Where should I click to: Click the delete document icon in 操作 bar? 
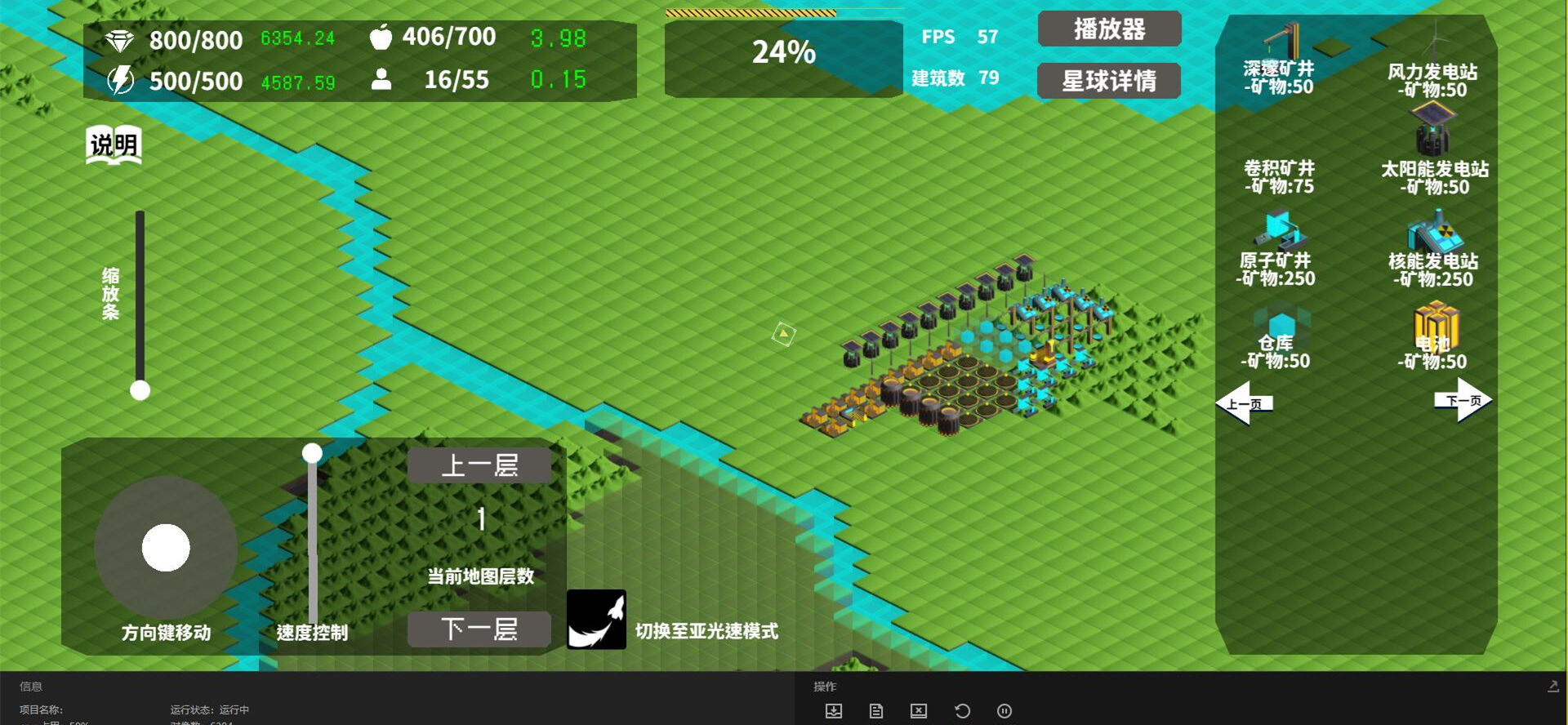pos(918,710)
